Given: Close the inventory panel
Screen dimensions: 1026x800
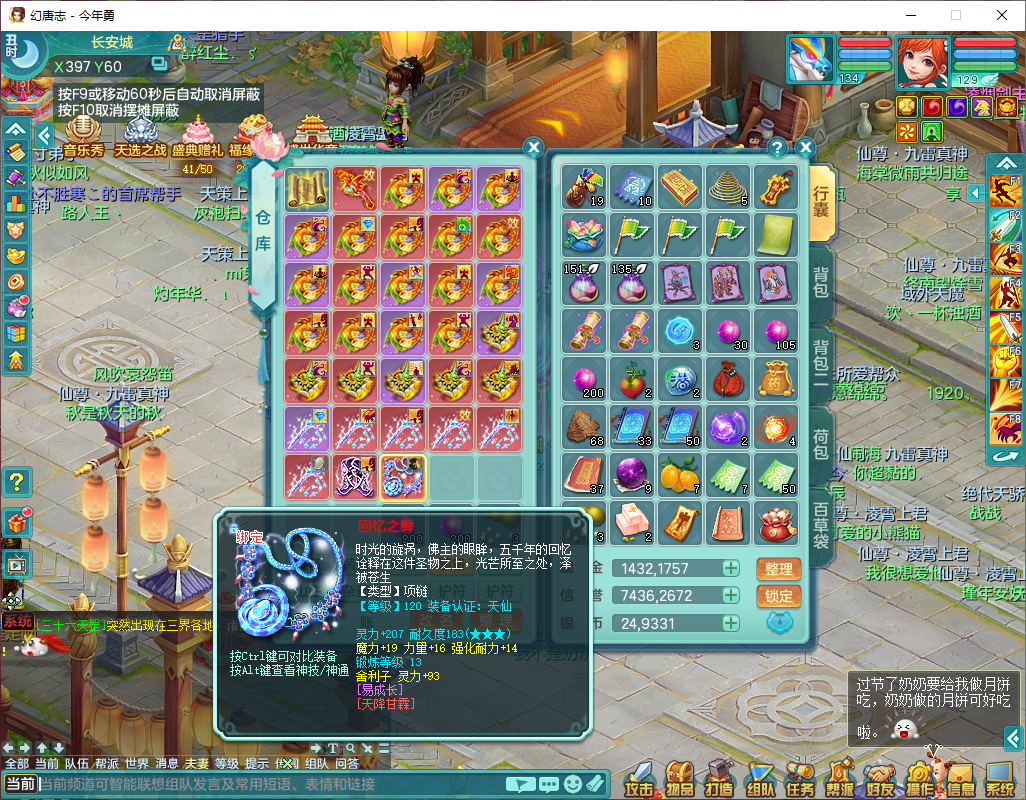Looking at the screenshot, I should (x=806, y=147).
